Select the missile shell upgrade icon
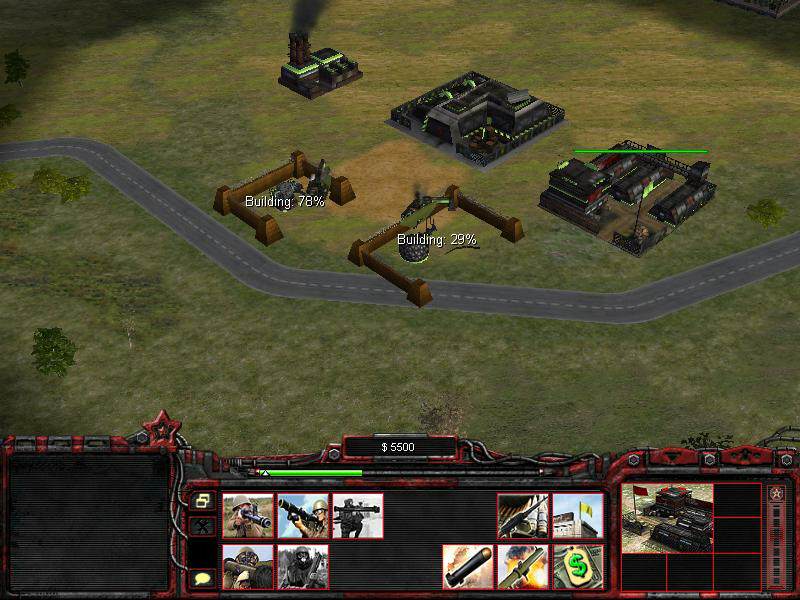800x600 pixels. click(x=467, y=567)
